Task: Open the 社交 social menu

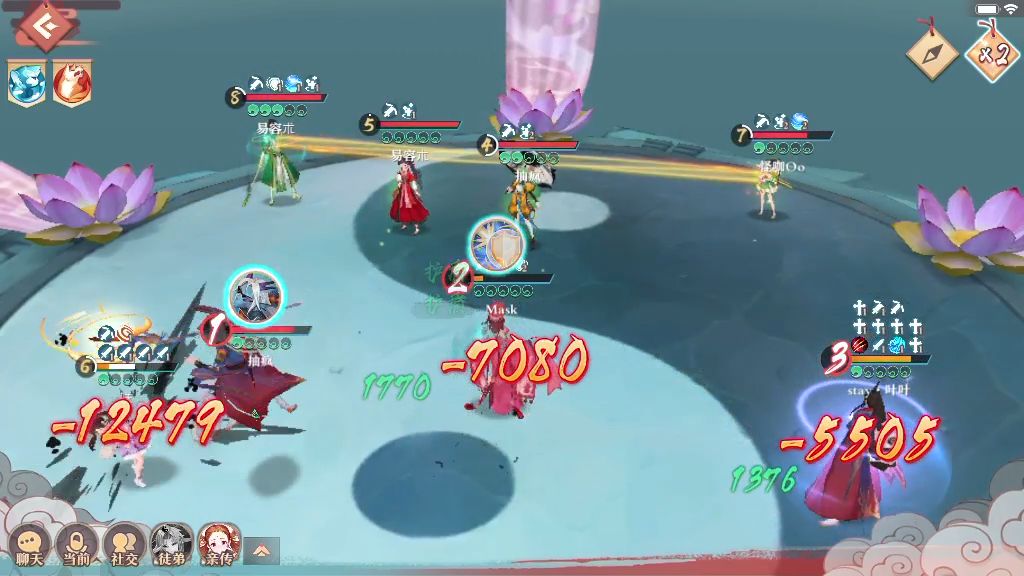Action: (124, 546)
